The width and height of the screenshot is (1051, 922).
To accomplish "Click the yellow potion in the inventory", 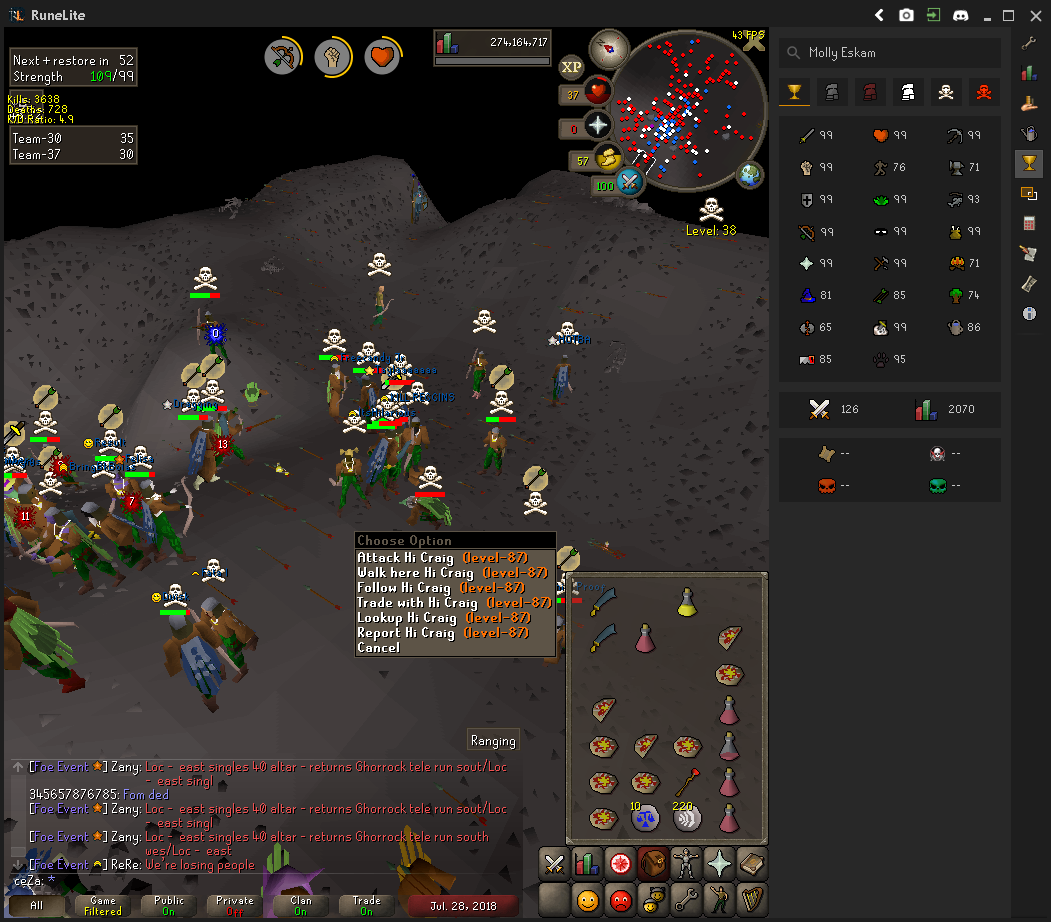I will tap(687, 601).
